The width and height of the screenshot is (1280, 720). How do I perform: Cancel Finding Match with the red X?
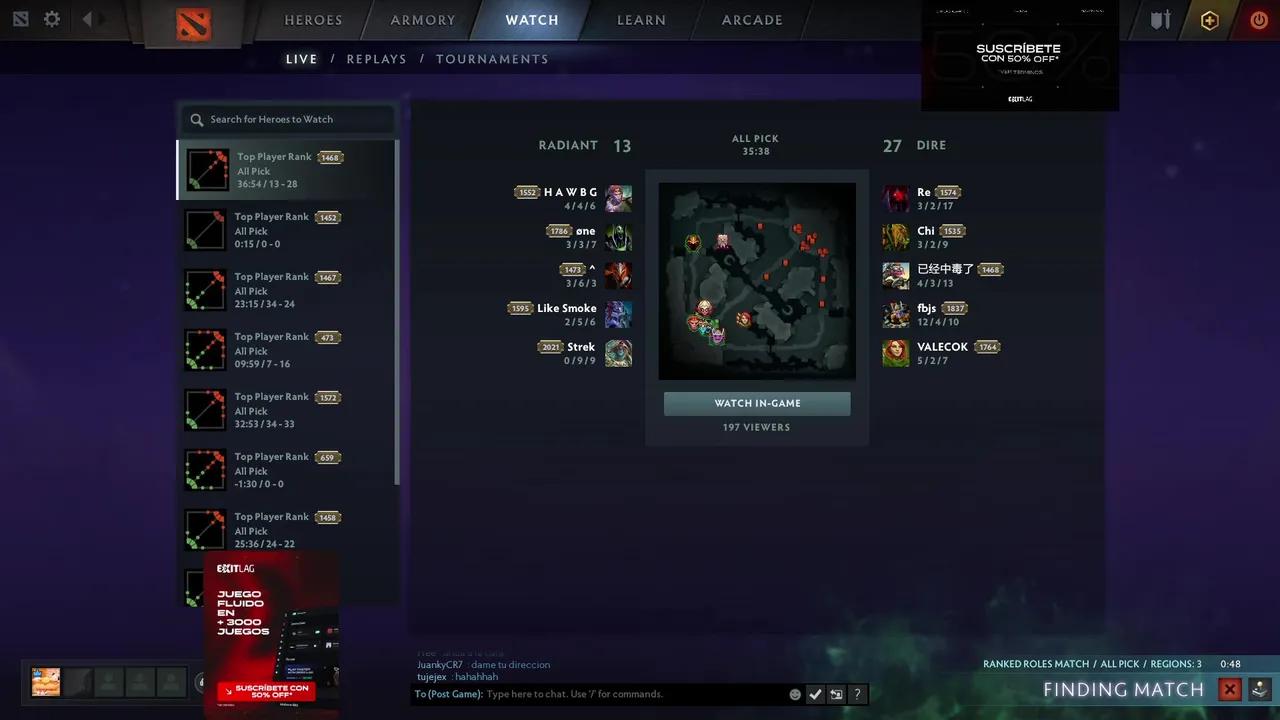1230,689
